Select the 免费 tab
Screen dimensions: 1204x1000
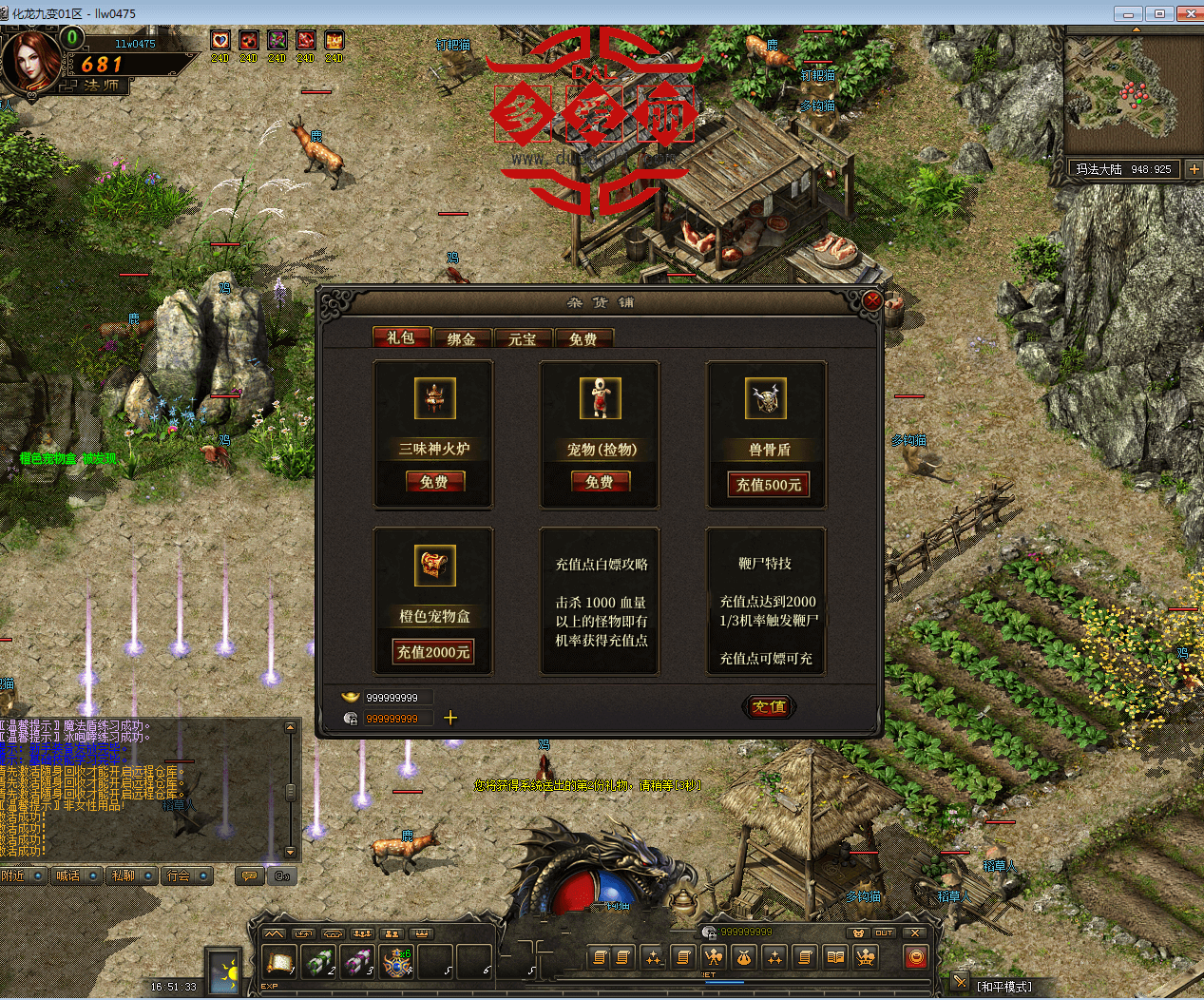pyautogui.click(x=583, y=338)
